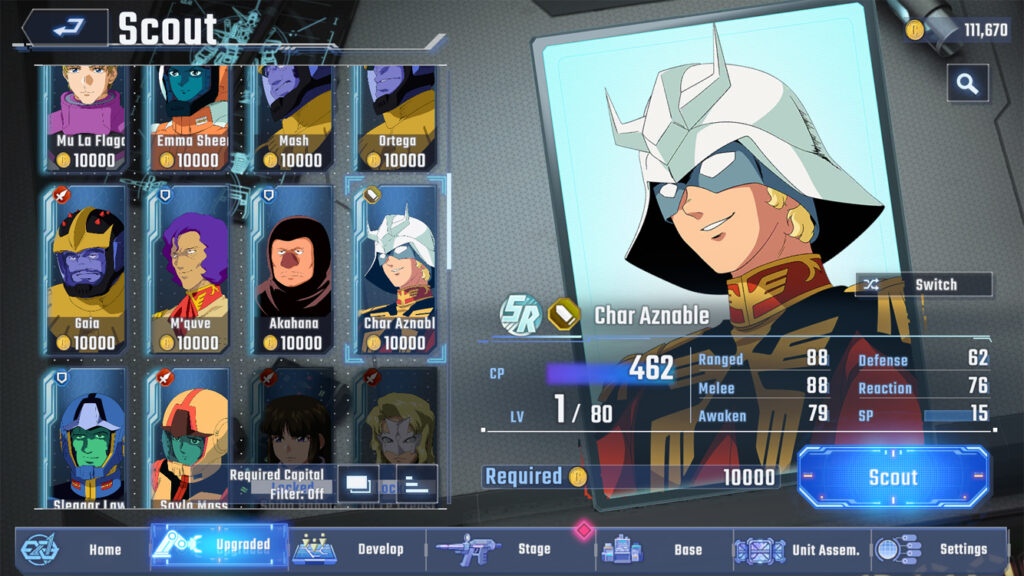Scout Char Aznable with the Scout button

click(893, 477)
